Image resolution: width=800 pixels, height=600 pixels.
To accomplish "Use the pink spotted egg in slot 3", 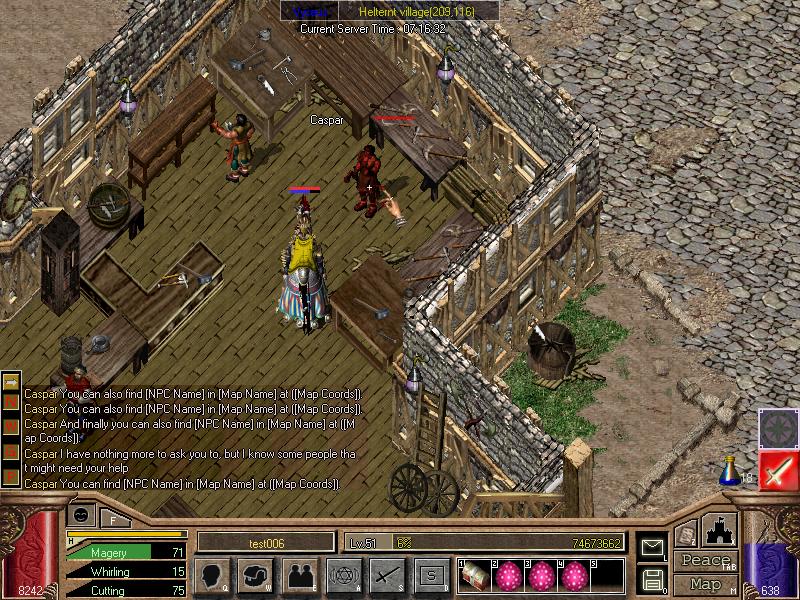I will pyautogui.click(x=541, y=574).
